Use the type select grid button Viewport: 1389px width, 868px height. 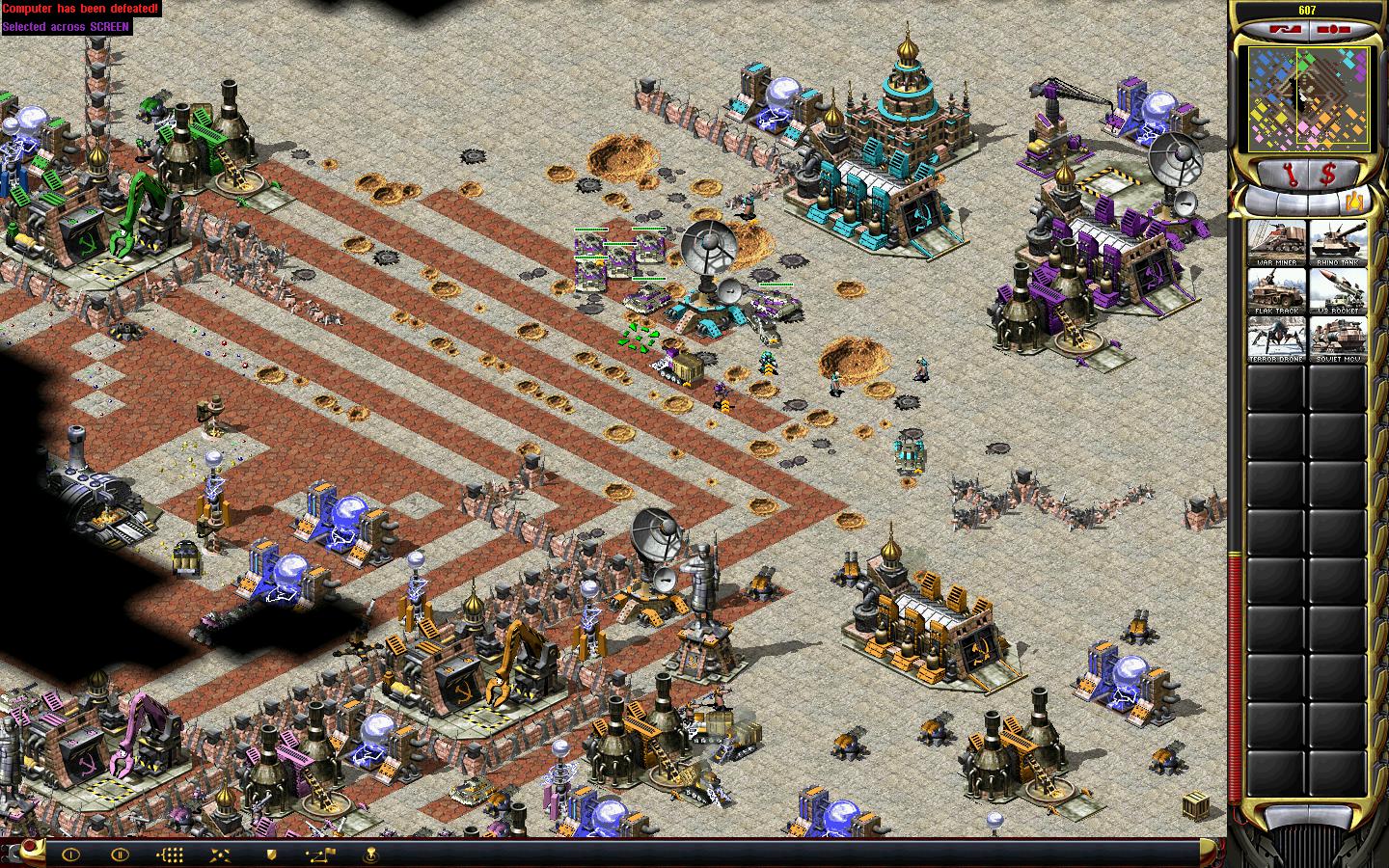[x=170, y=854]
